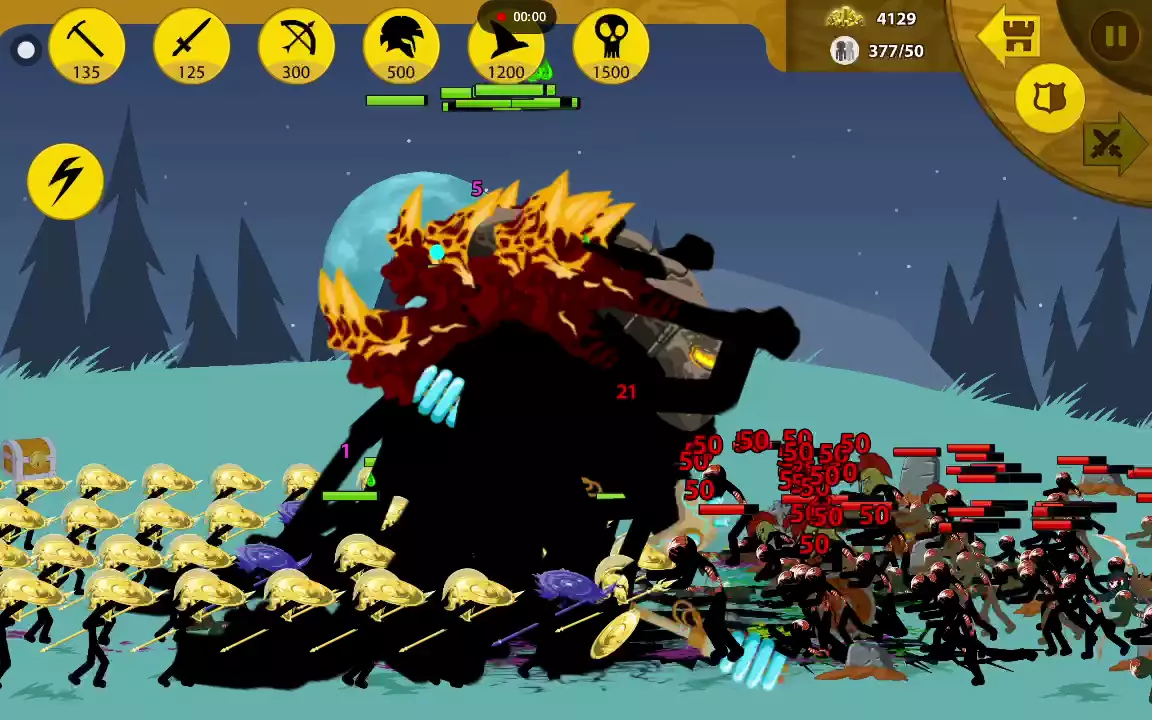Pause the game

point(1115,37)
